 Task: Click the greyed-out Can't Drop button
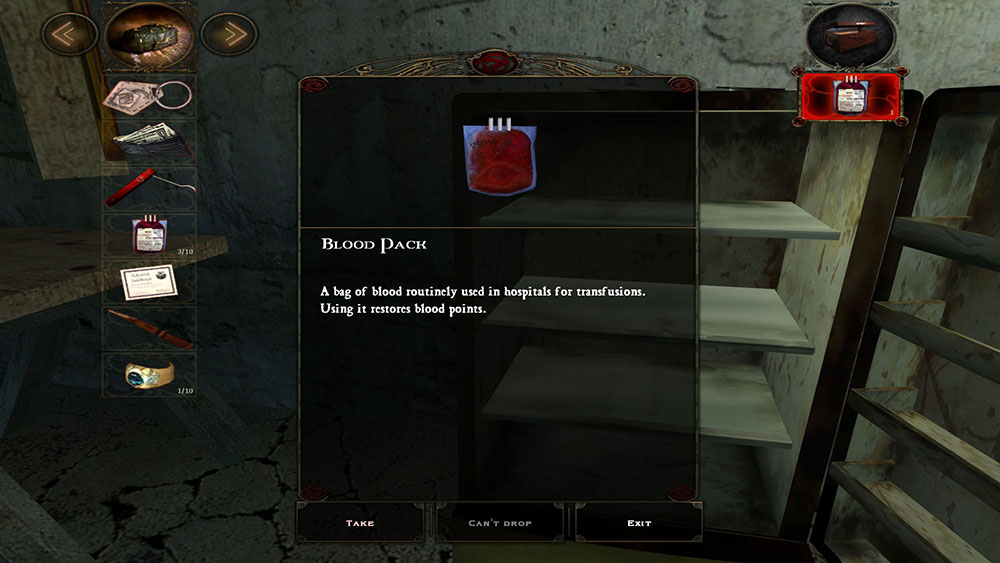[500, 523]
